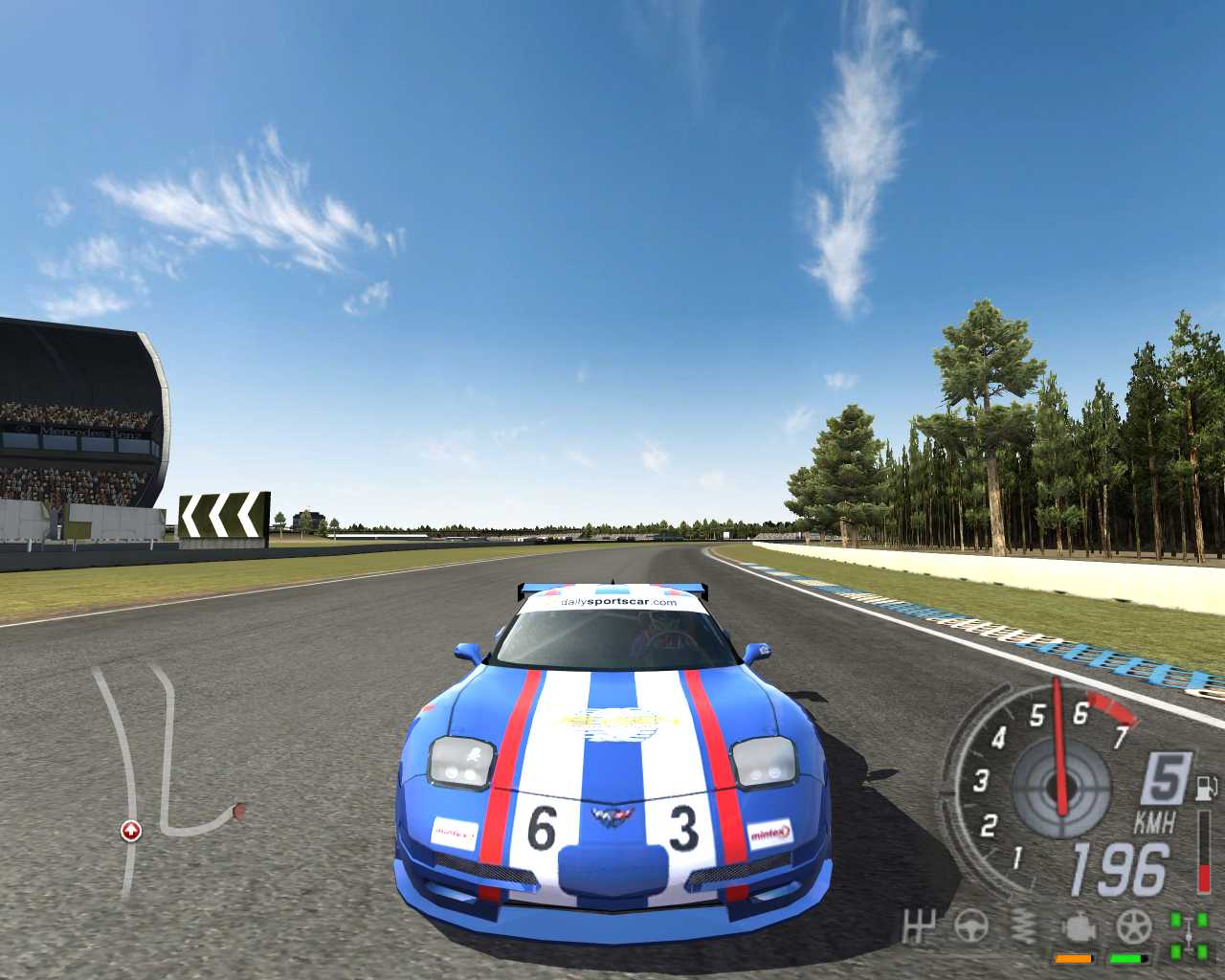Screen dimensions: 1225x980
Task: Select the gear number box showing 5
Action: click(1165, 778)
